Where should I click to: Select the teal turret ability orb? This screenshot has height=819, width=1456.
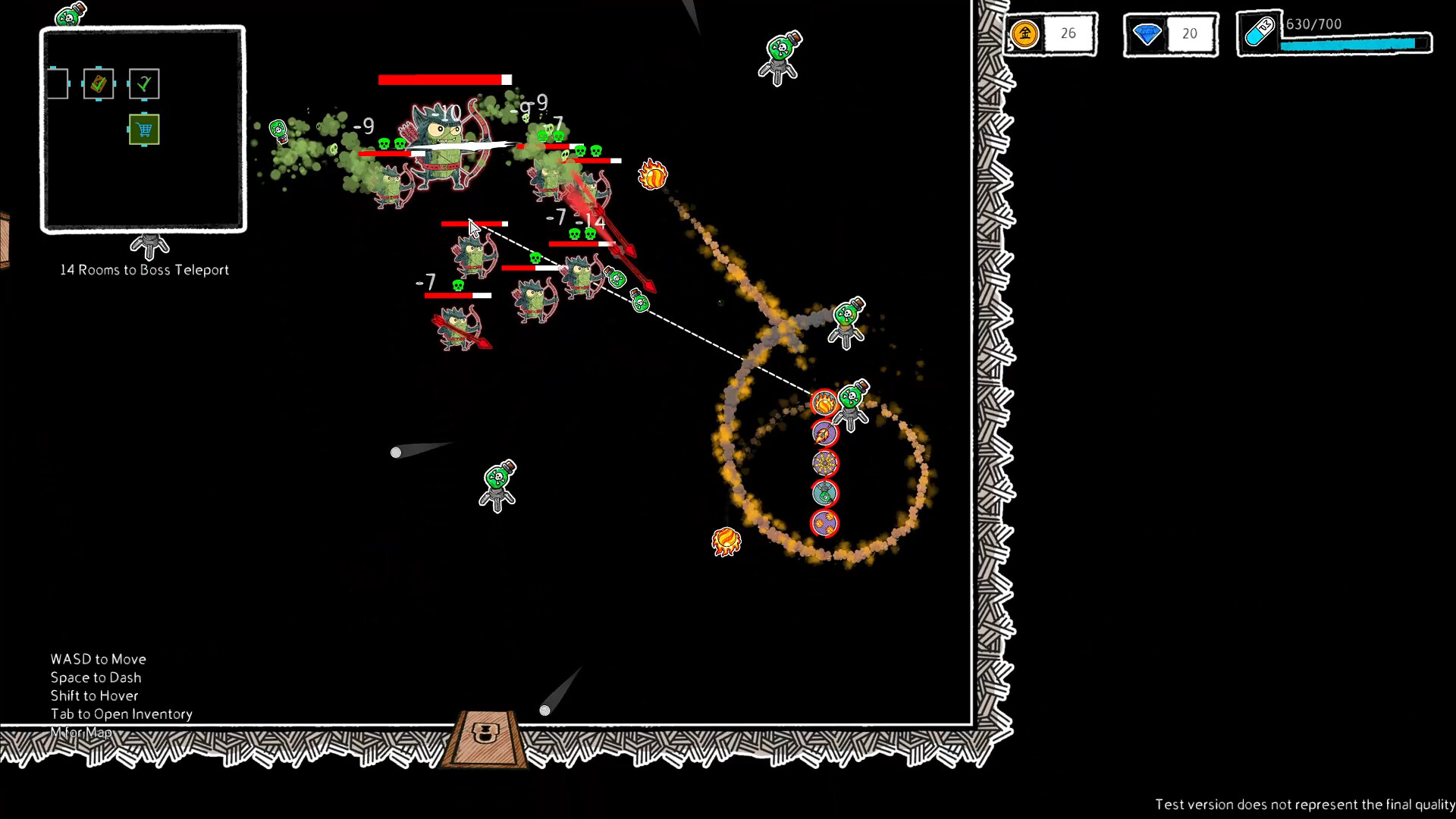click(x=824, y=492)
